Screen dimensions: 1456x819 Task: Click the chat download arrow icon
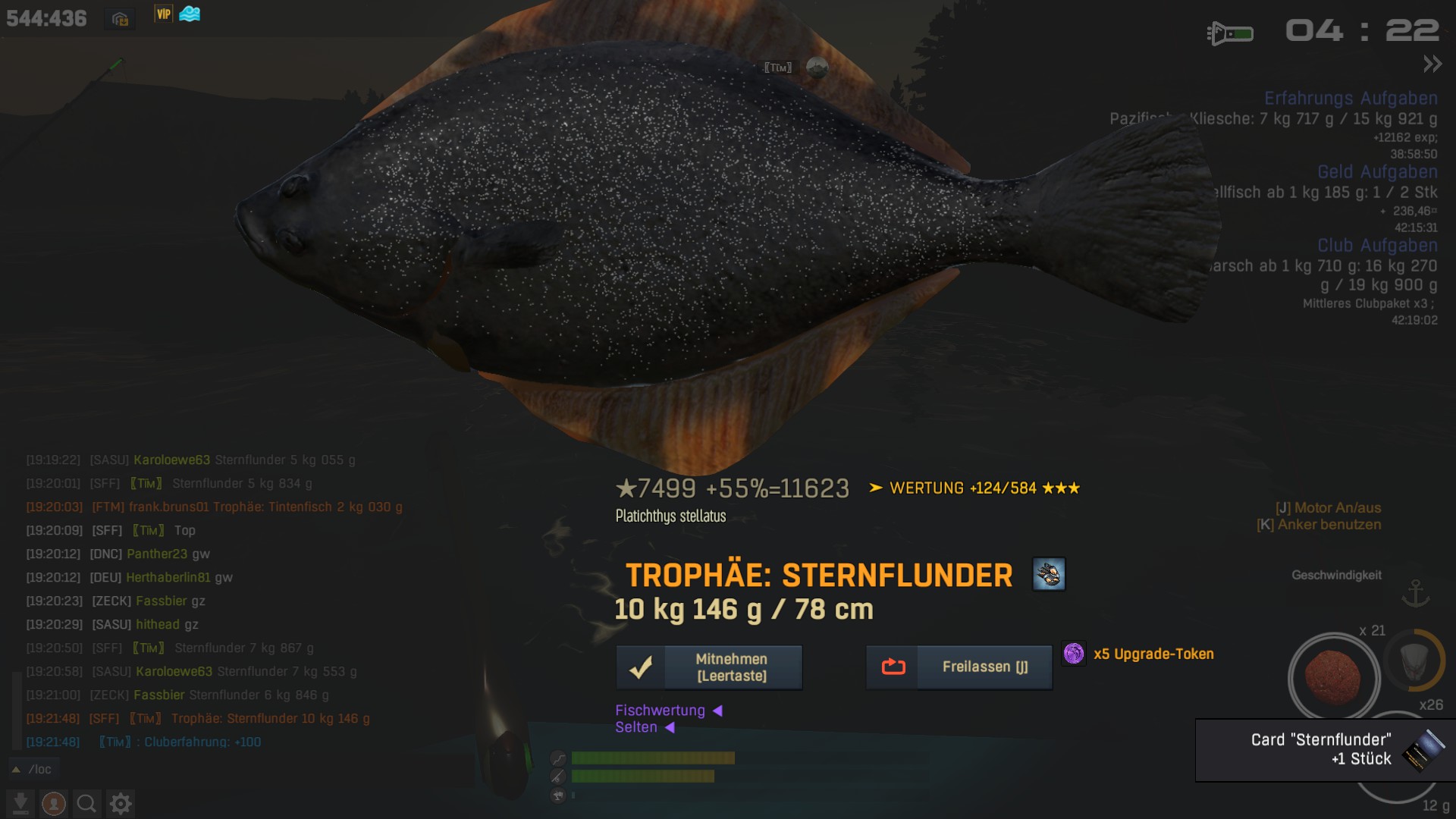20,803
